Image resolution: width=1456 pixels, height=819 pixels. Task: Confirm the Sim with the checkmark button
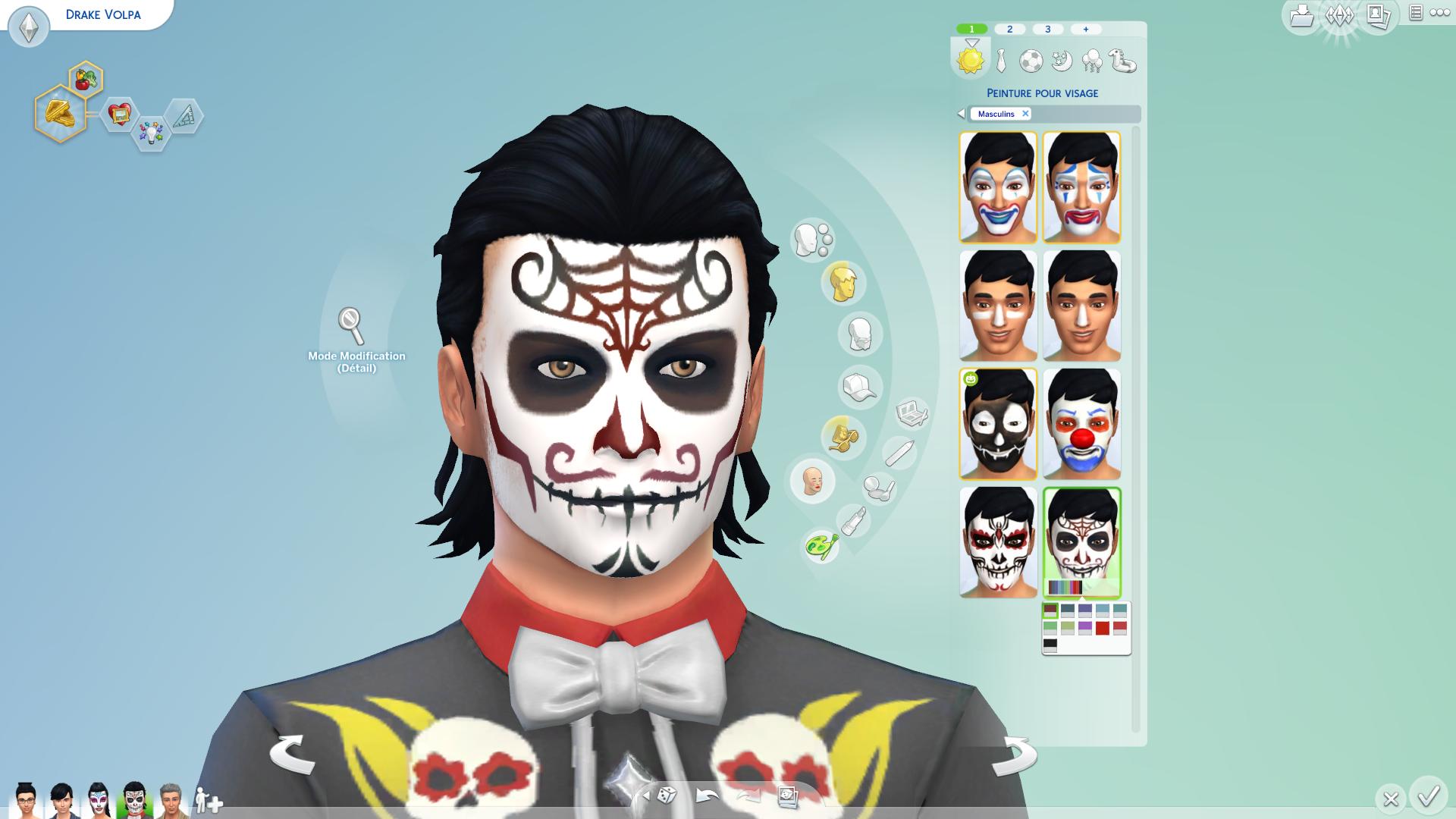coord(1429,796)
